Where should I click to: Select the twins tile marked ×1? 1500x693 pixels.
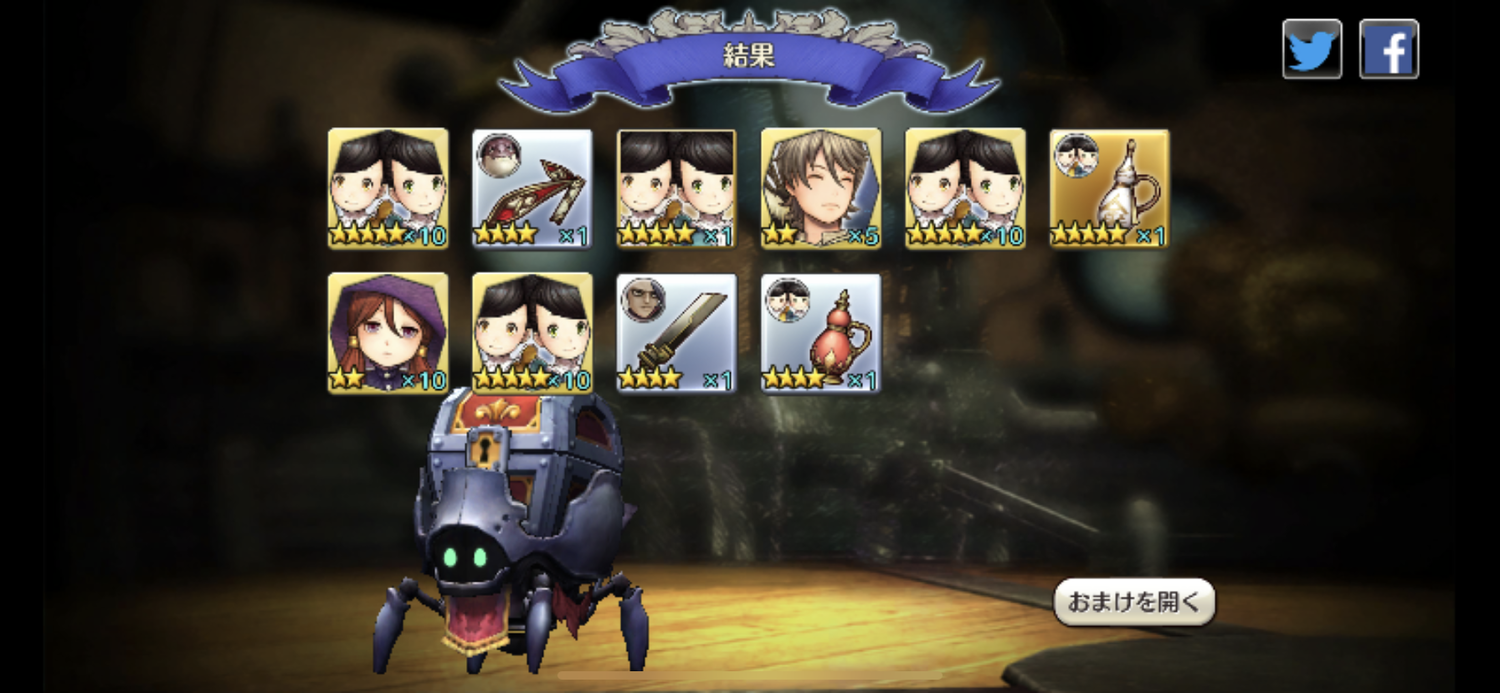click(676, 189)
